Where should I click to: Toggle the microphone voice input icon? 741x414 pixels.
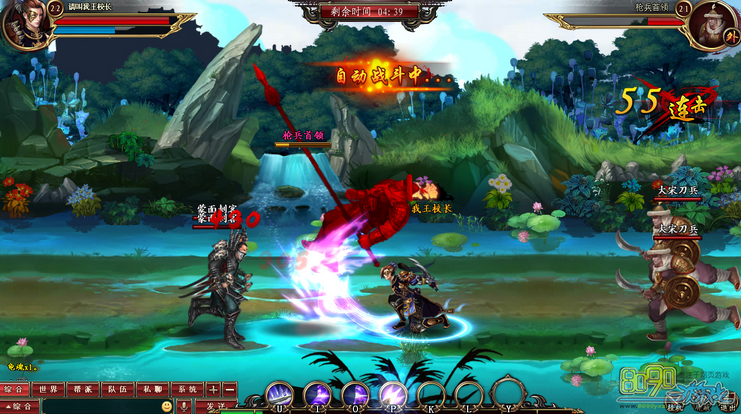(184, 407)
